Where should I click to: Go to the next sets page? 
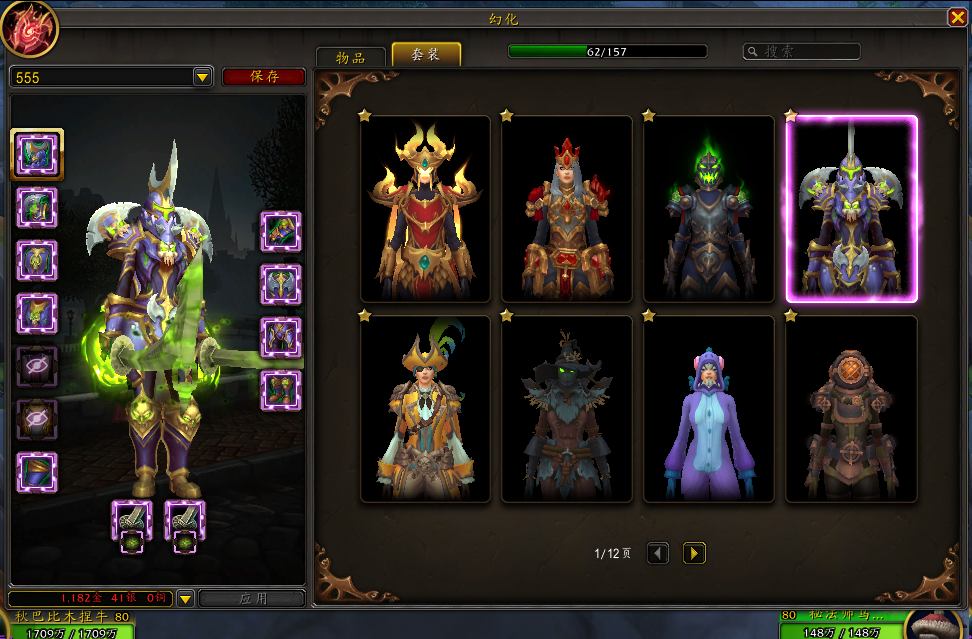[694, 553]
